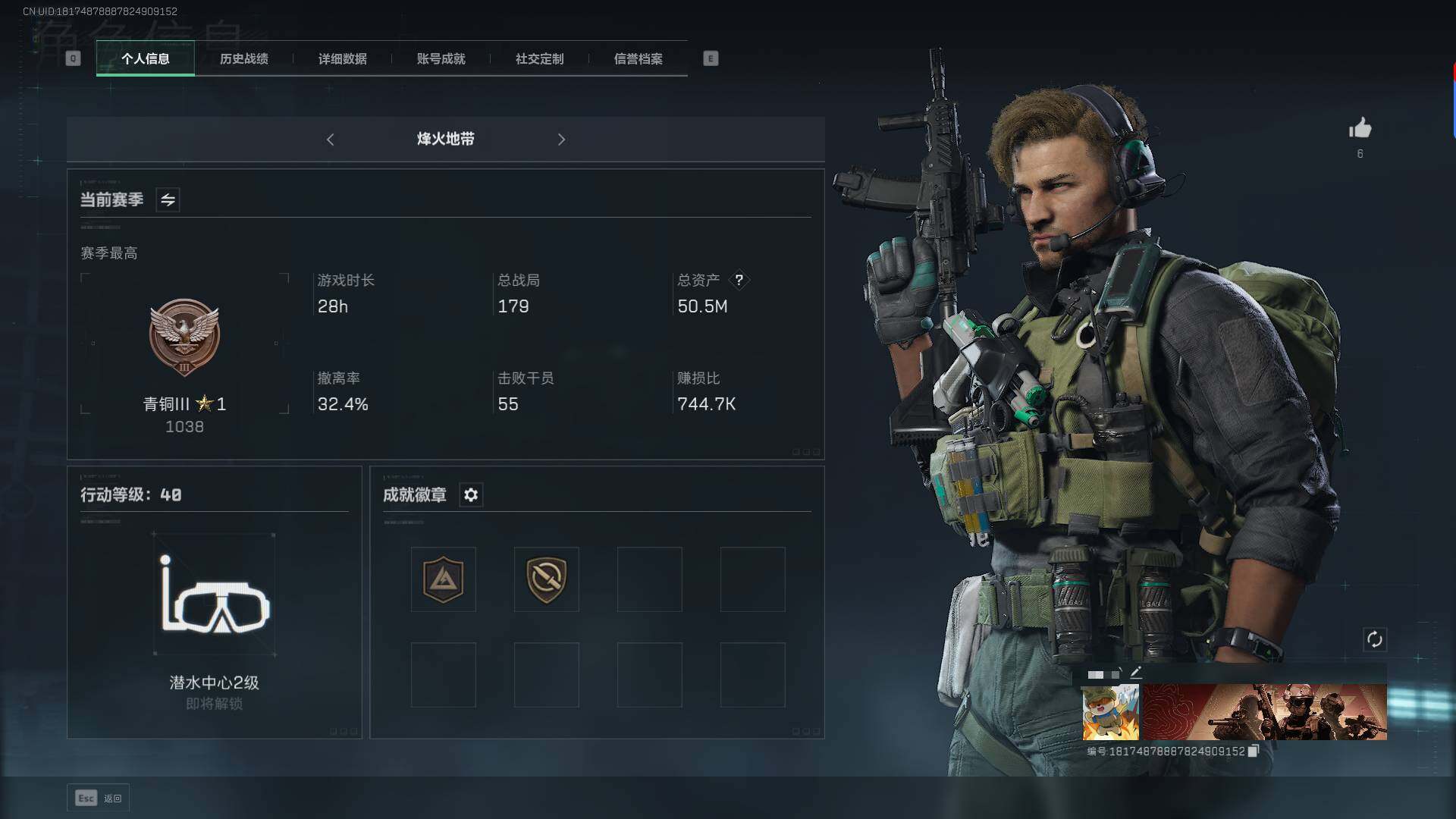The height and width of the screenshot is (819, 1456).
Task: Open the 潜水中心2级 unlock icon
Action: click(215, 595)
